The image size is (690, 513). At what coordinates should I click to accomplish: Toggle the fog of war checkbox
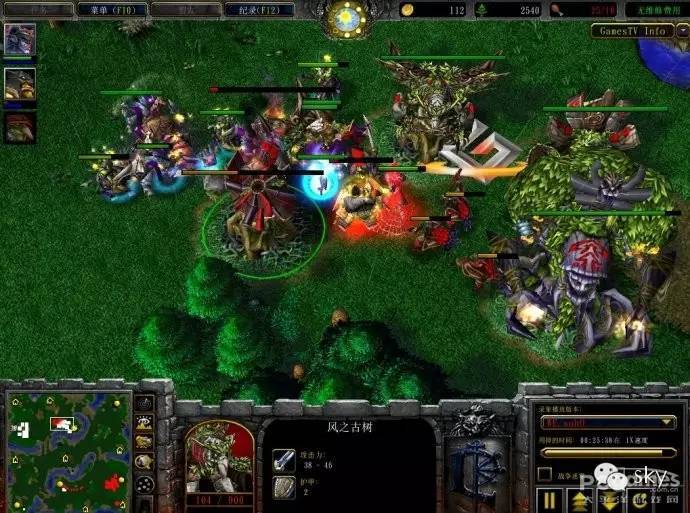click(x=545, y=475)
